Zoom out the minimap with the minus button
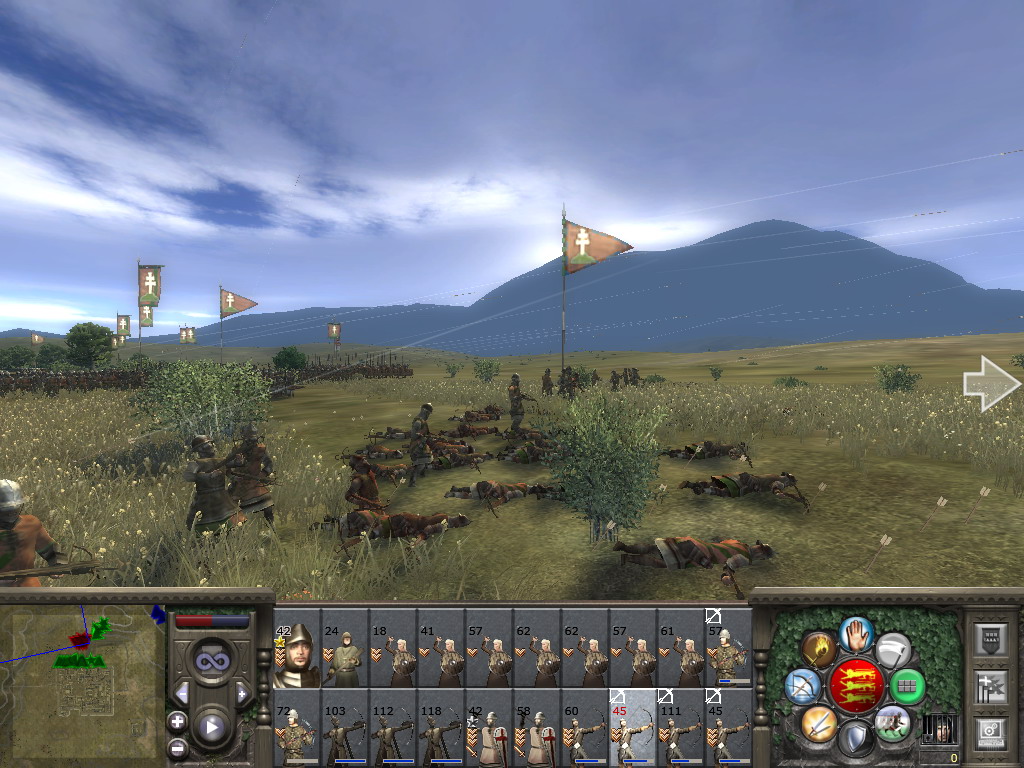The height and width of the screenshot is (768, 1024). tap(177, 746)
